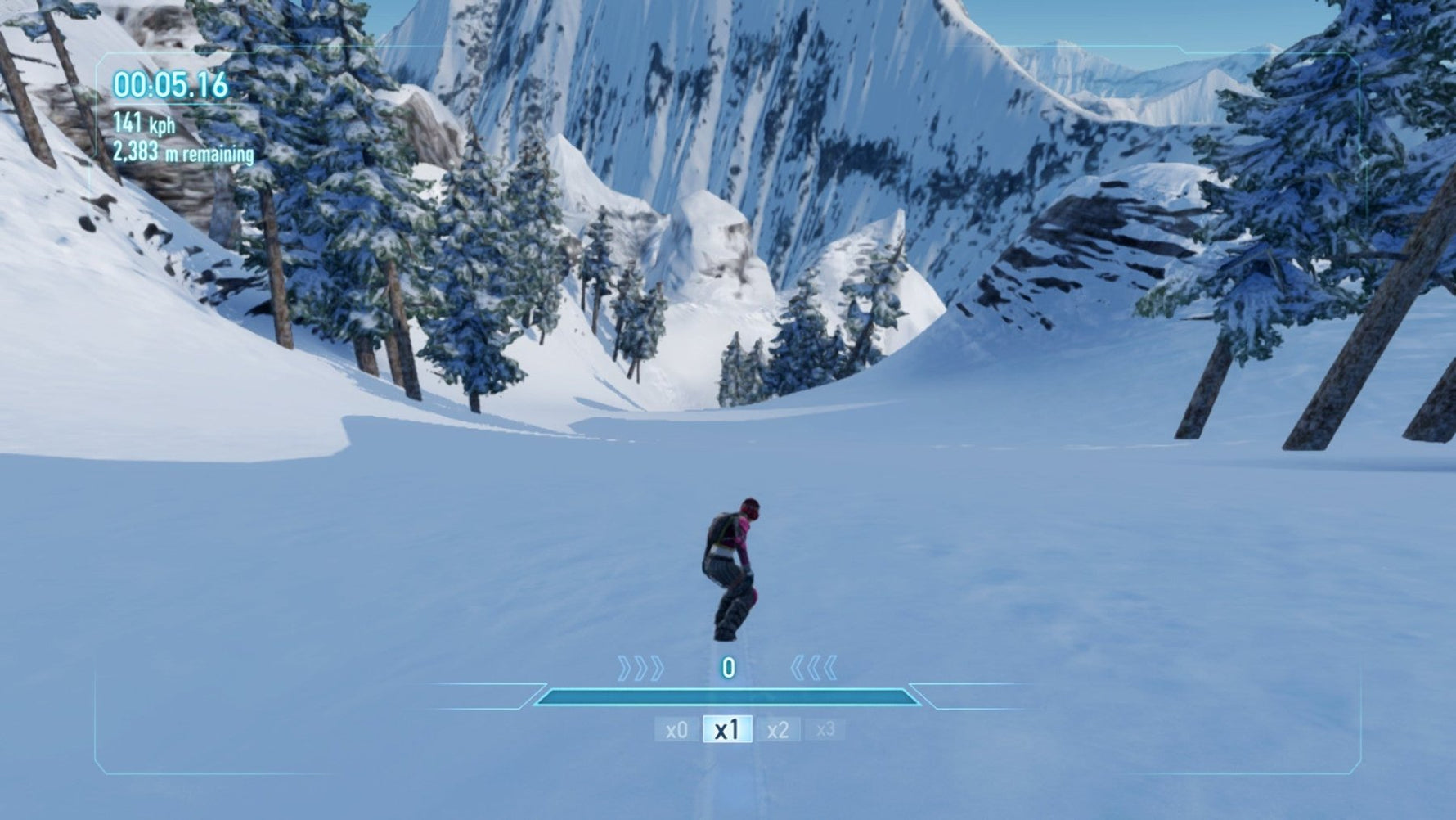The image size is (1456, 820).
Task: Select the speed readout of 141 kph
Action: click(146, 124)
